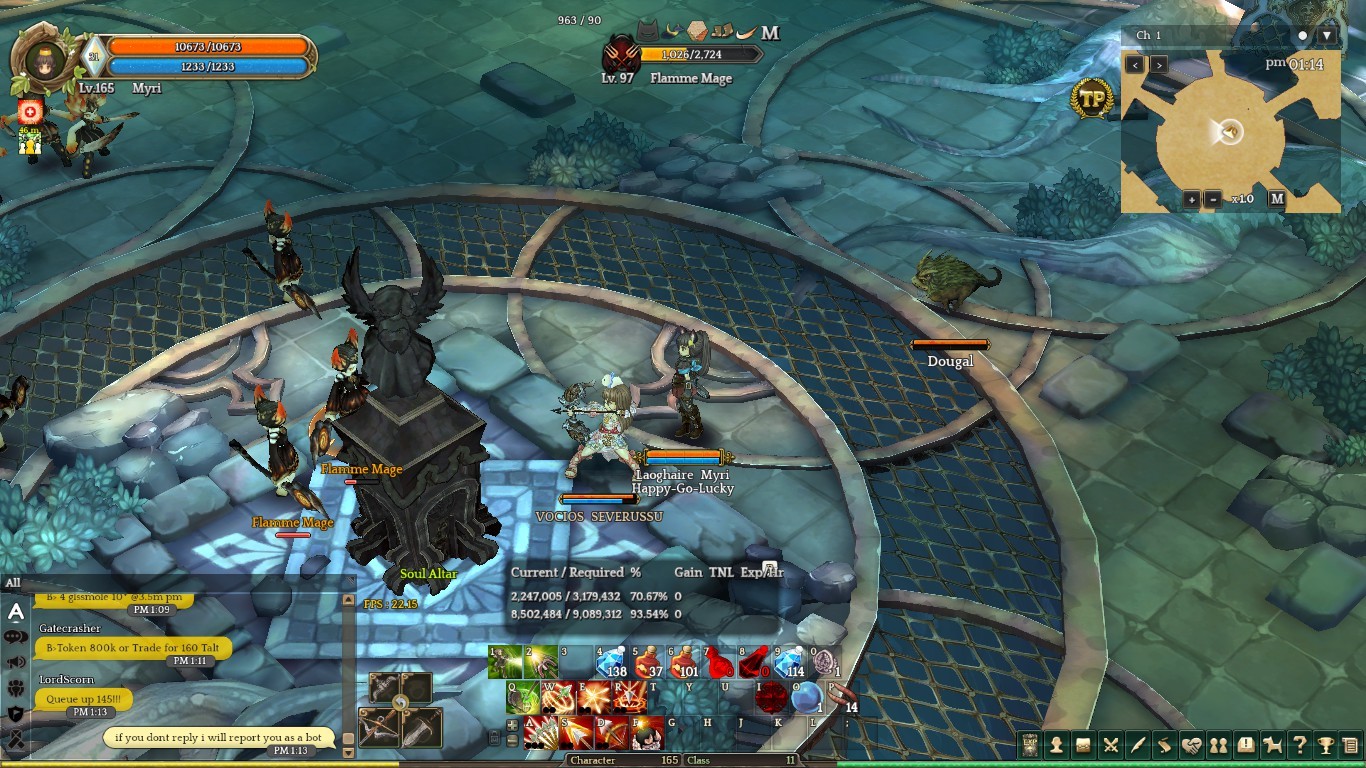Click the gold TP coin button
Screen dimensions: 1366x768
click(1091, 99)
